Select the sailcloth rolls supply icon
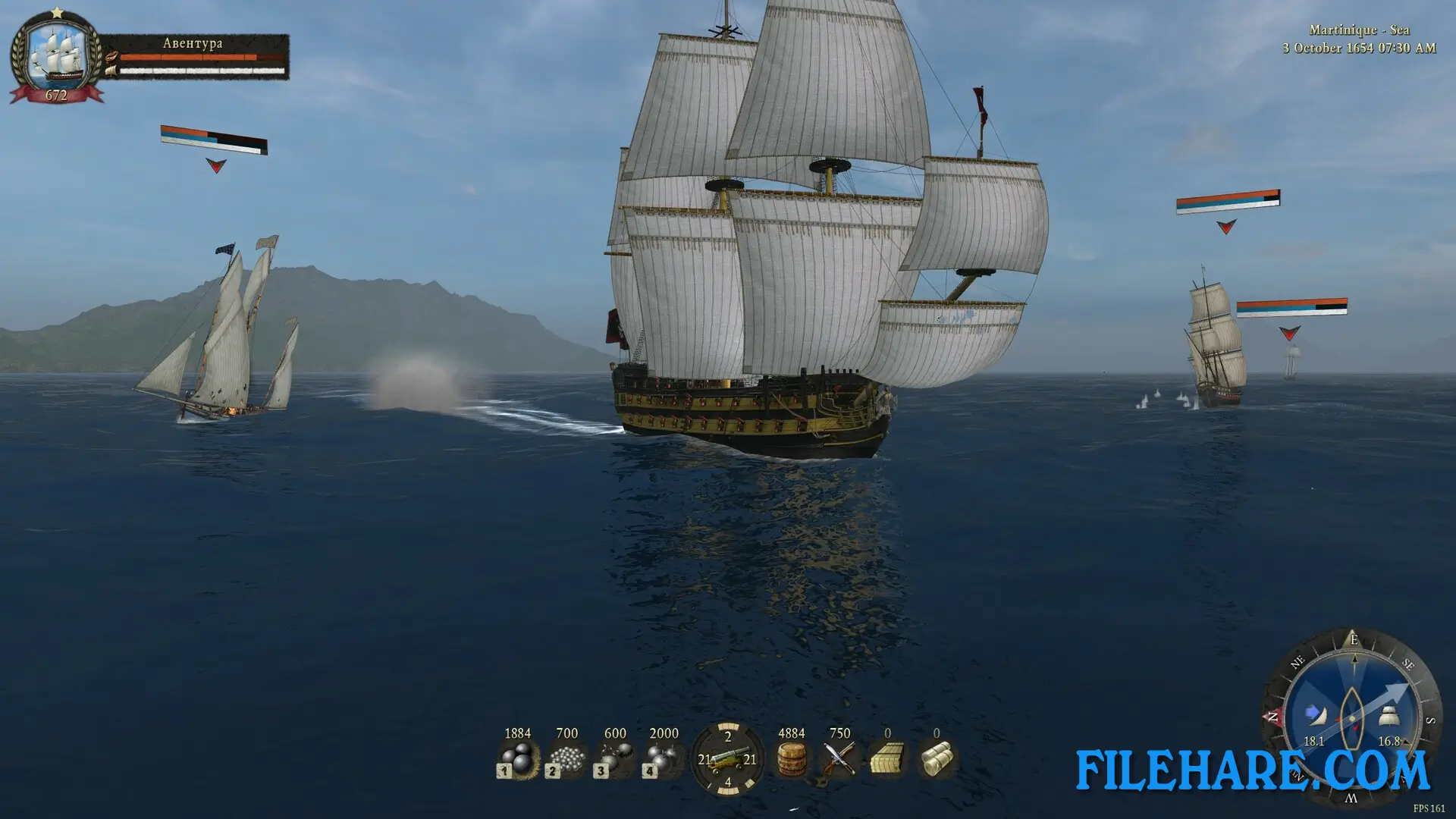The width and height of the screenshot is (1456, 819). click(937, 759)
